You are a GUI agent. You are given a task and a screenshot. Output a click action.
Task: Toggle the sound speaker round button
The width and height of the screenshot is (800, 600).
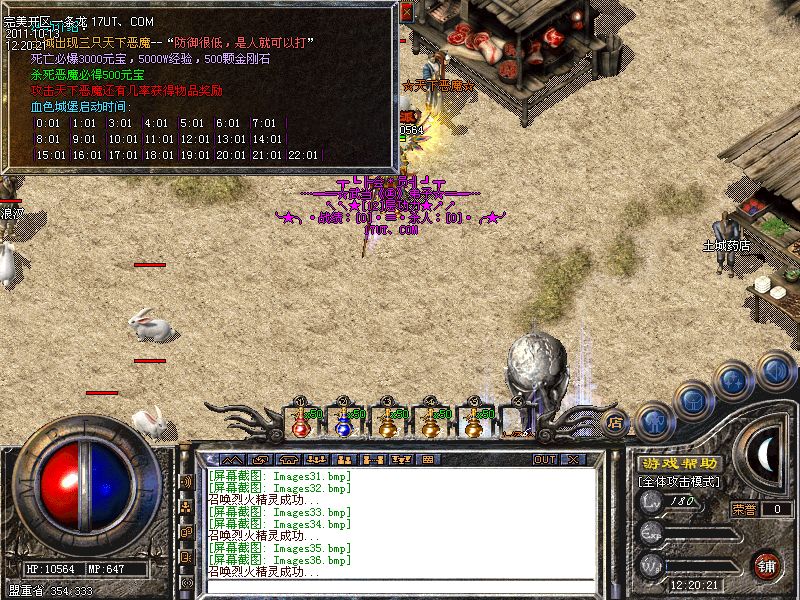775,369
